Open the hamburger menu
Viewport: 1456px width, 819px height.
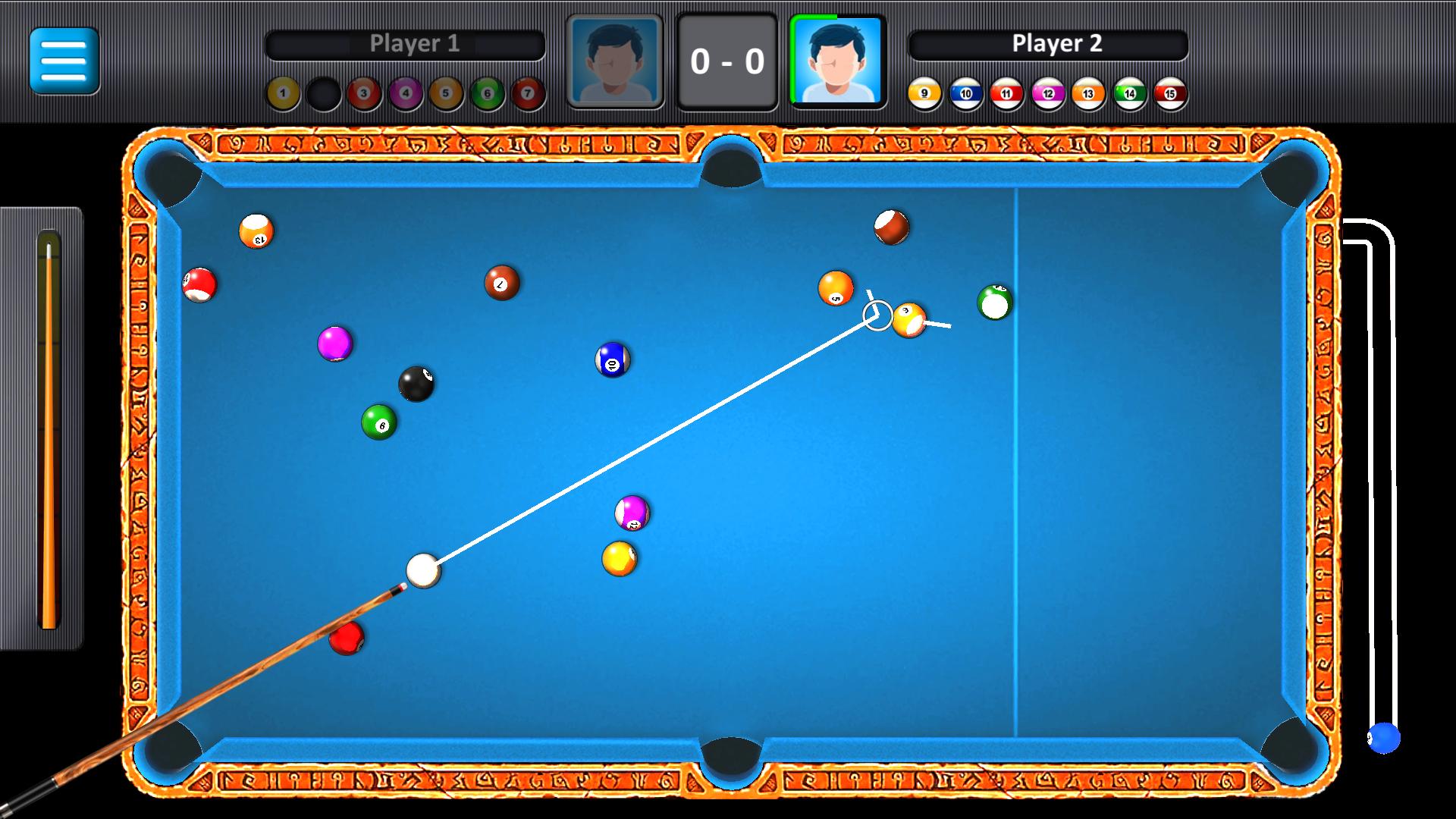coord(64,61)
